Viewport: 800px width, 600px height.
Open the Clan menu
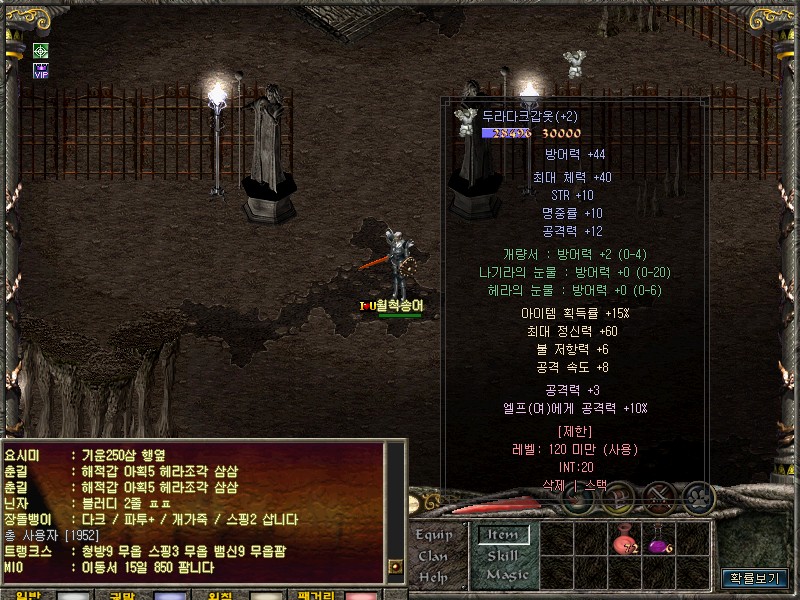click(x=433, y=556)
